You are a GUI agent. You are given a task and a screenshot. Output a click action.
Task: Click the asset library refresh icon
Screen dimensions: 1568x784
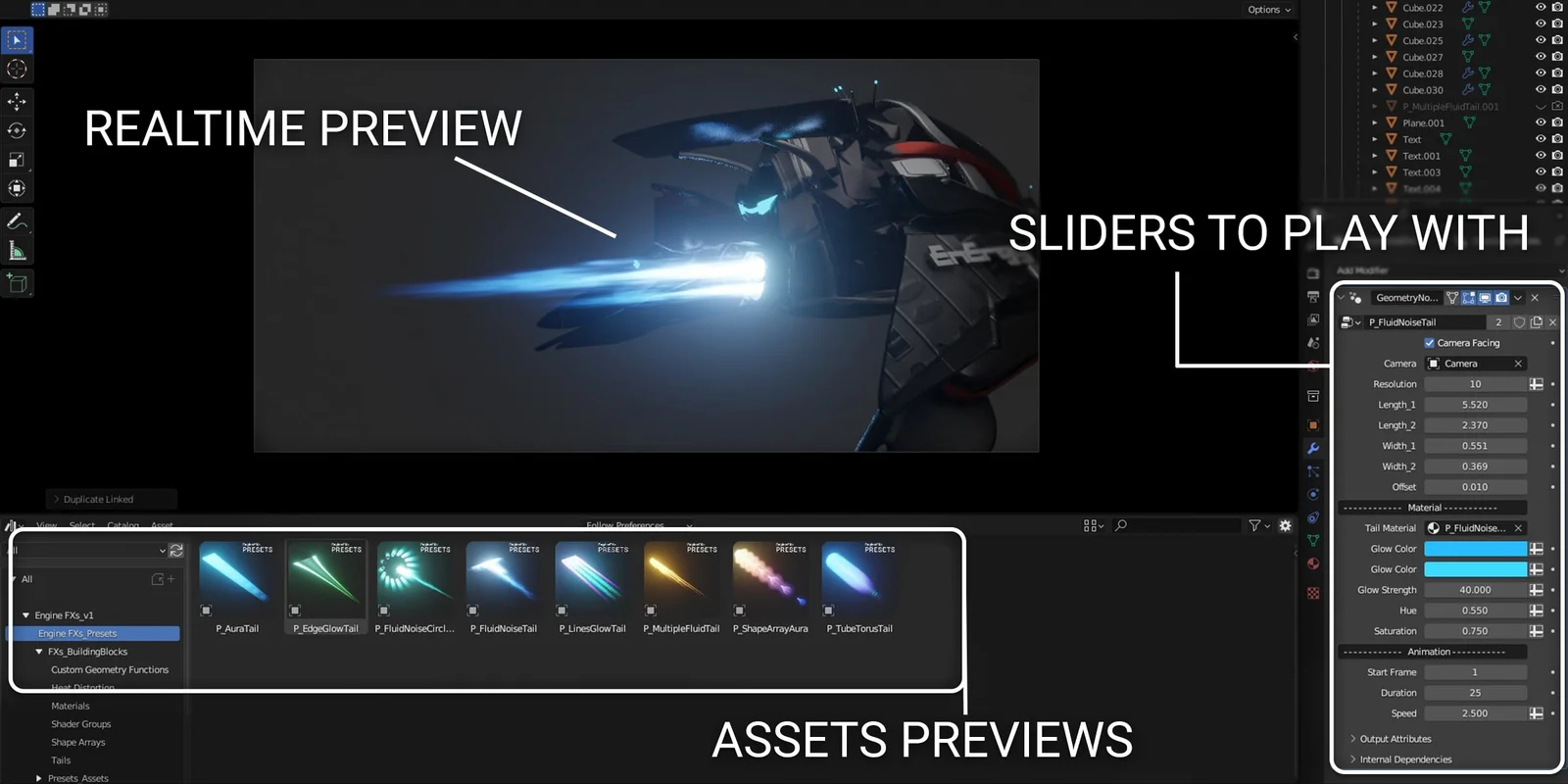[x=176, y=551]
